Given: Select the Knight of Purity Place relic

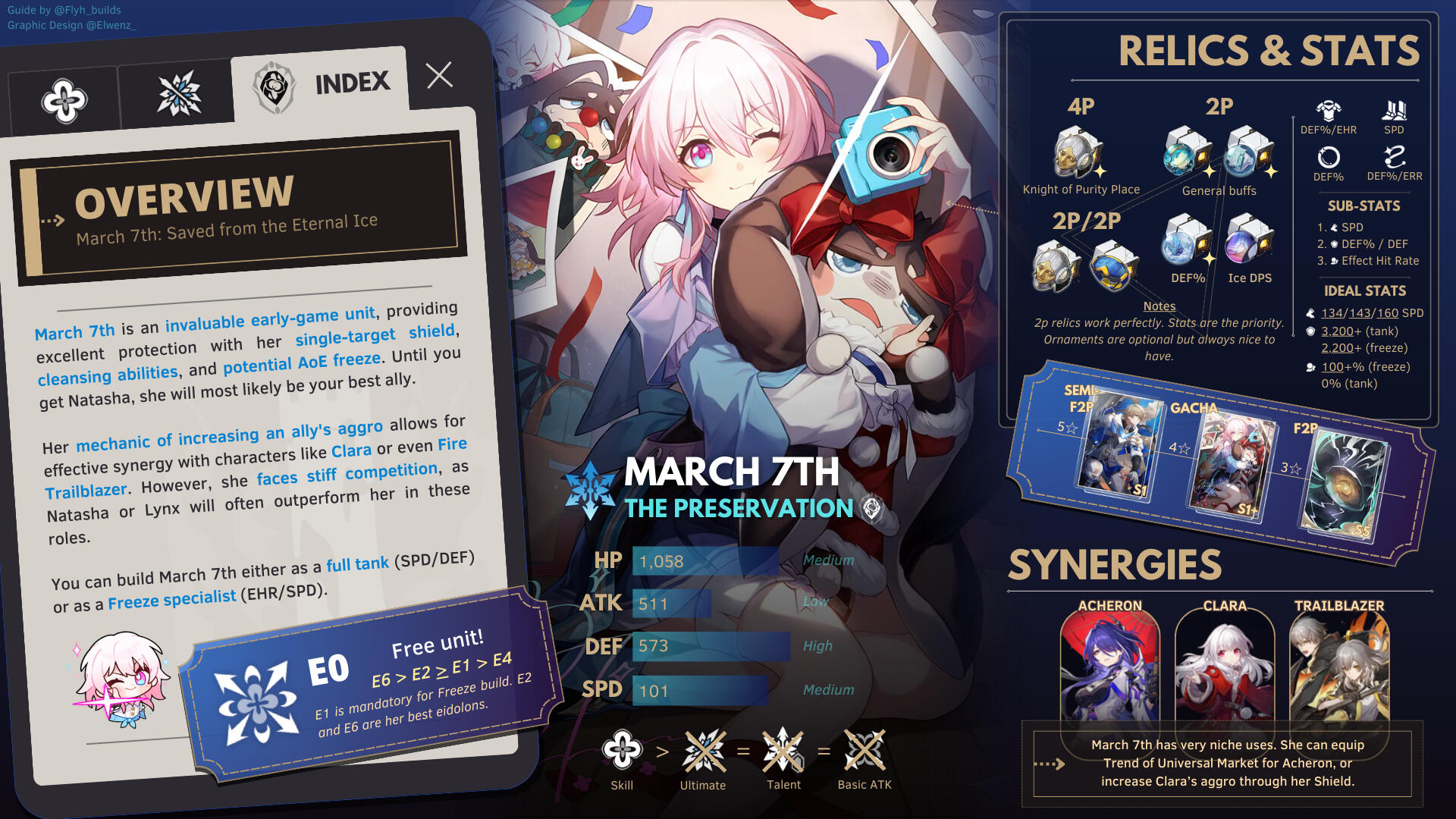Looking at the screenshot, I should tap(1077, 154).
